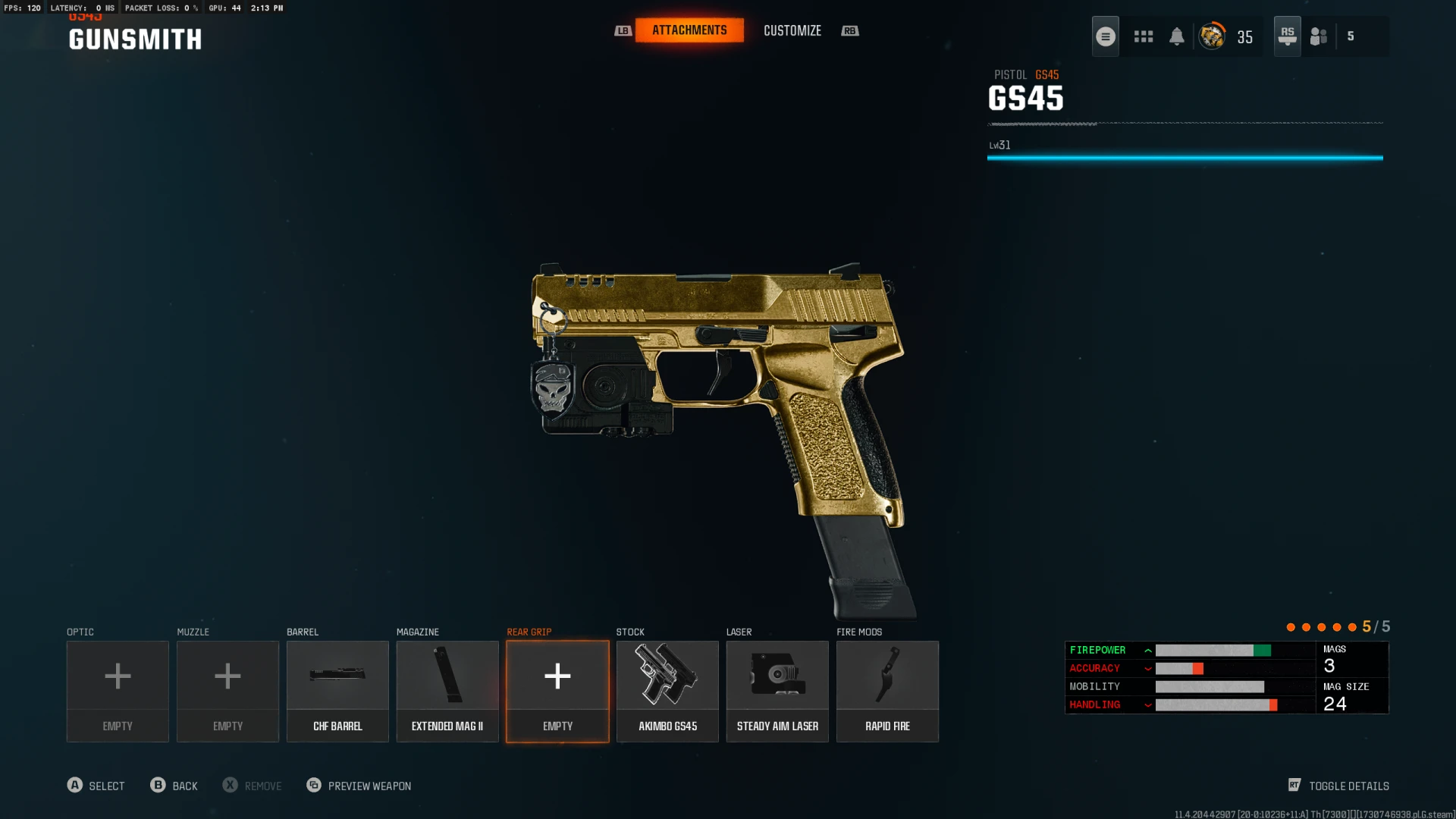
Task: Change the Steady Aim Laser attachment
Action: [777, 691]
